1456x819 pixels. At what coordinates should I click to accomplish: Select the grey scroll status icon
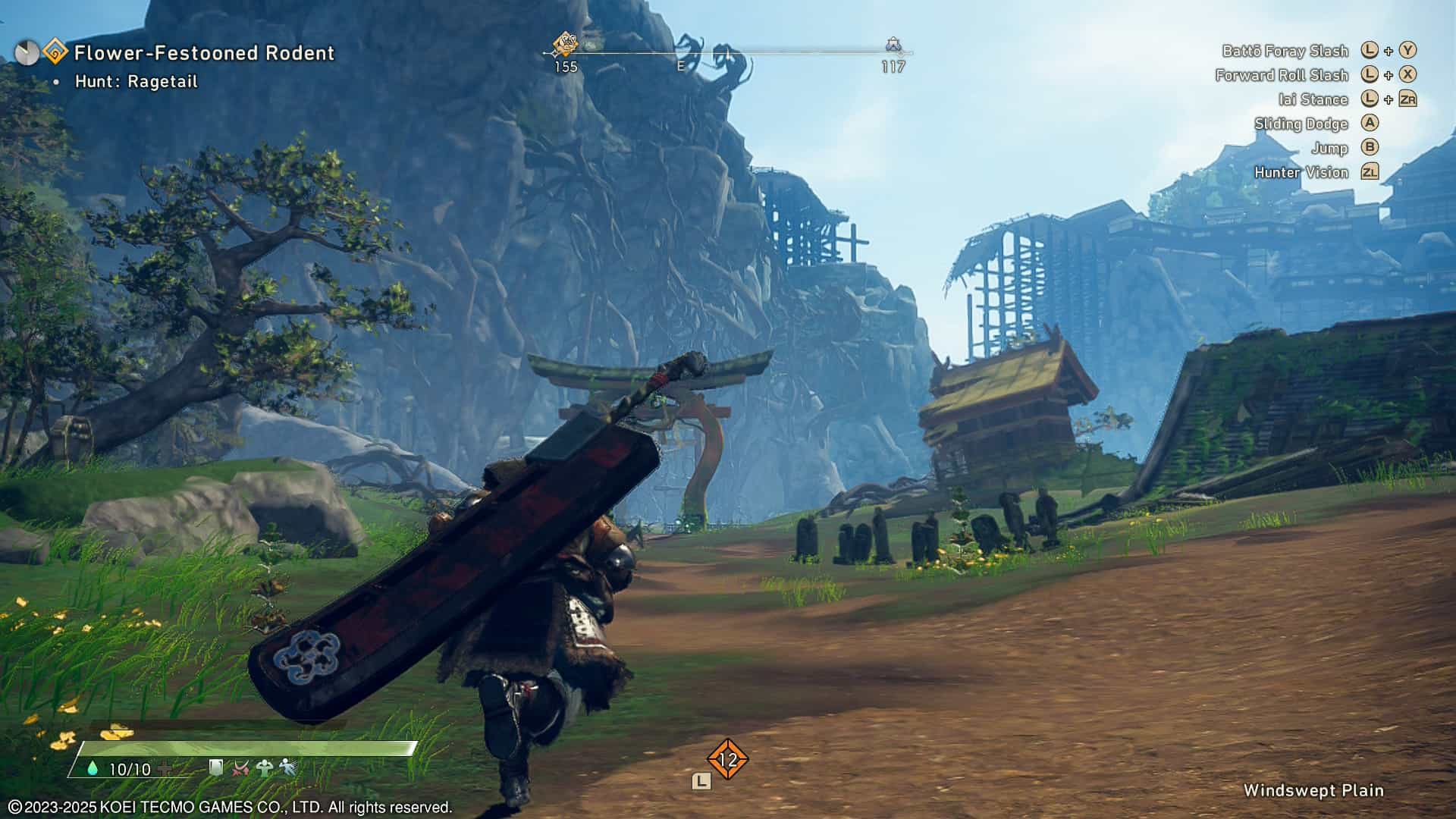pos(216,768)
